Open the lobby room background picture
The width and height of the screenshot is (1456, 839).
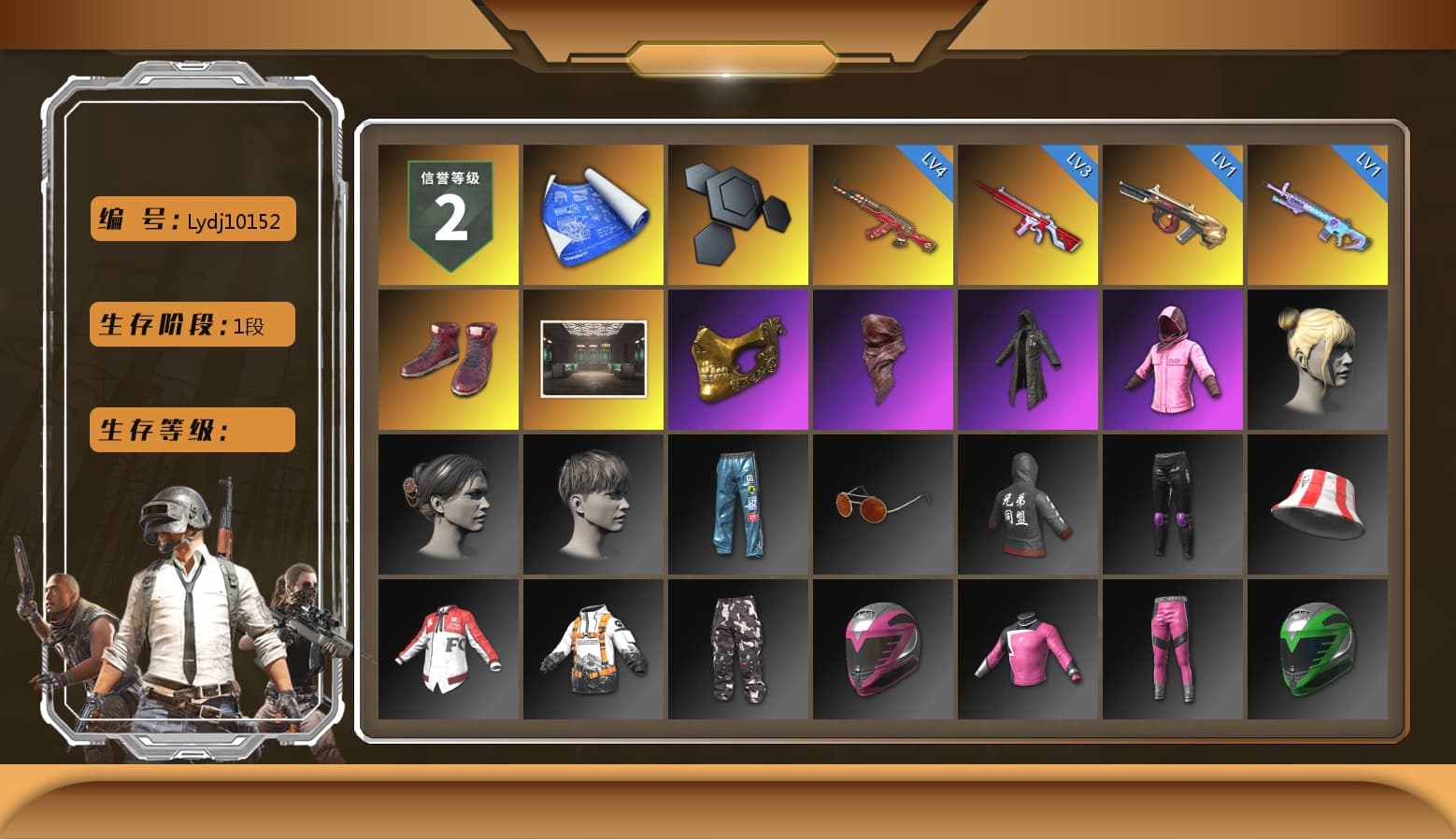(592, 359)
